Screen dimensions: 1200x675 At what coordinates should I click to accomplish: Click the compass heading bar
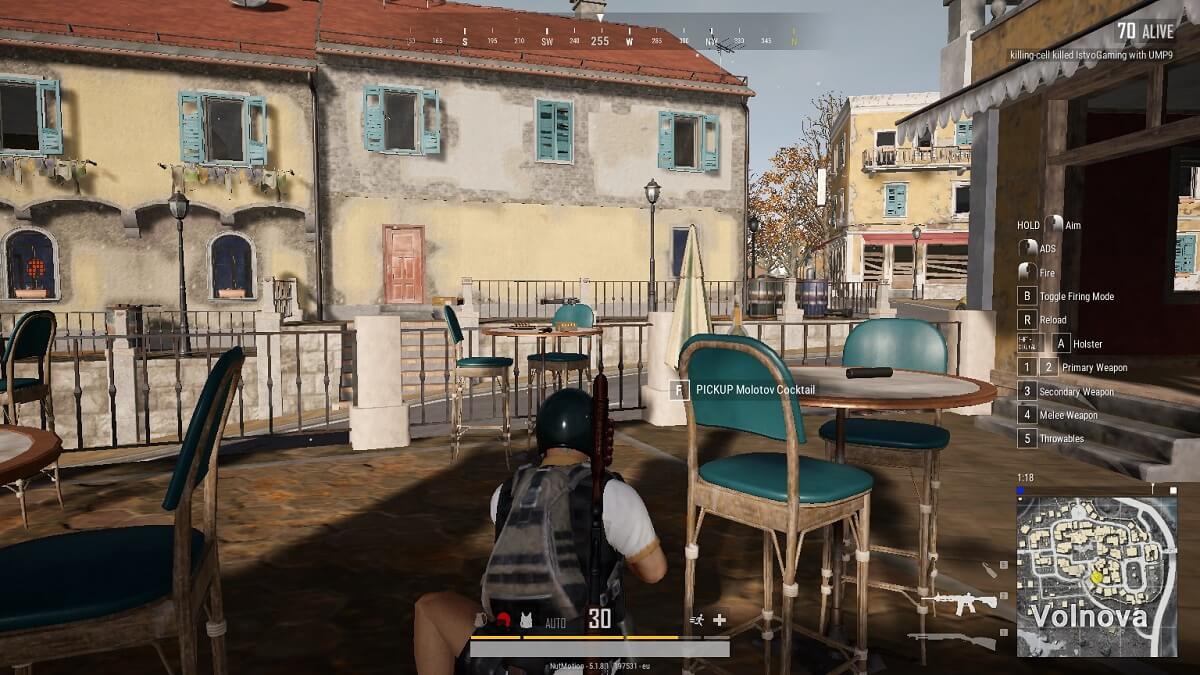pos(600,41)
